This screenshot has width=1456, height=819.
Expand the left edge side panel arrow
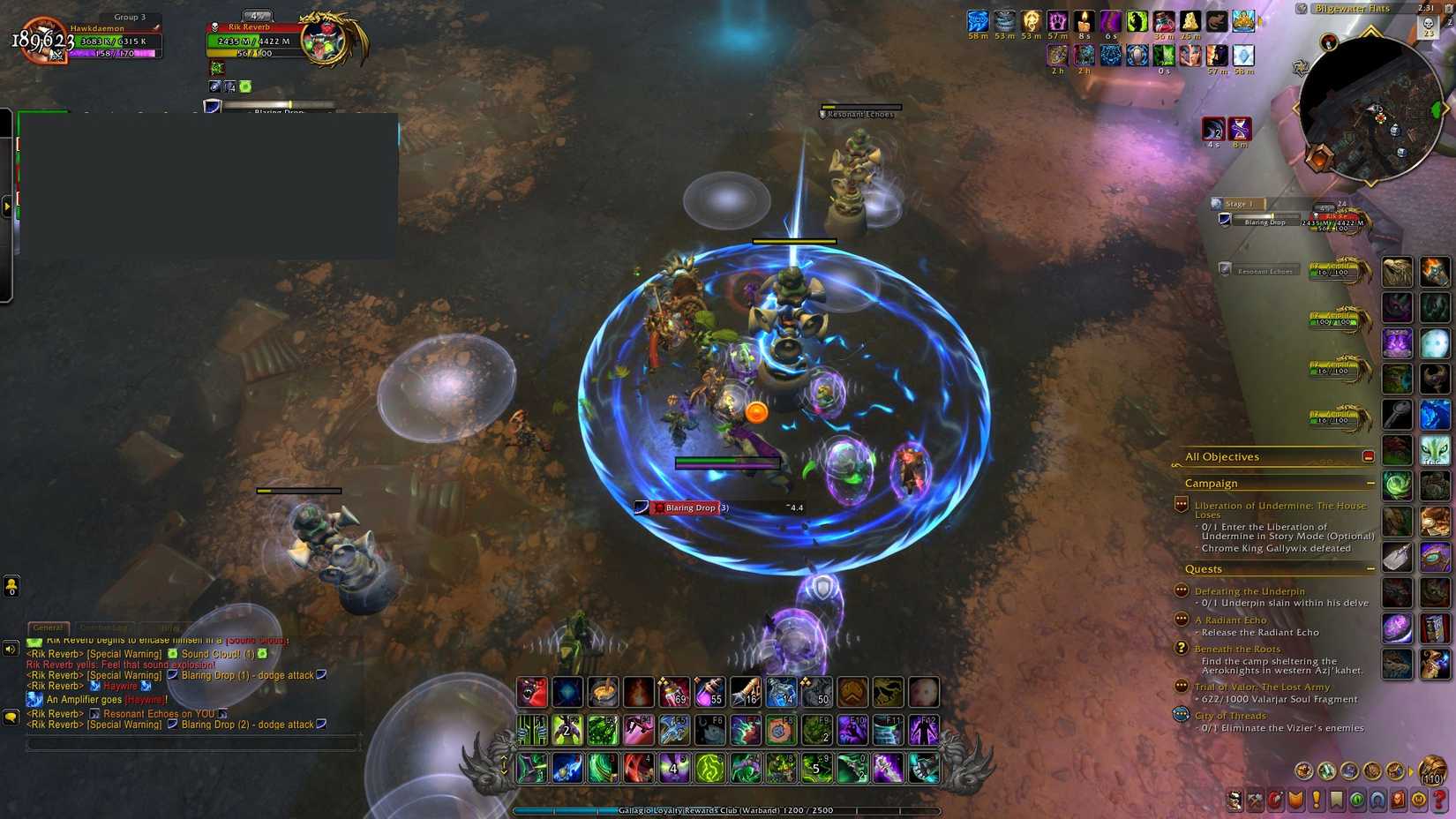click(7, 206)
